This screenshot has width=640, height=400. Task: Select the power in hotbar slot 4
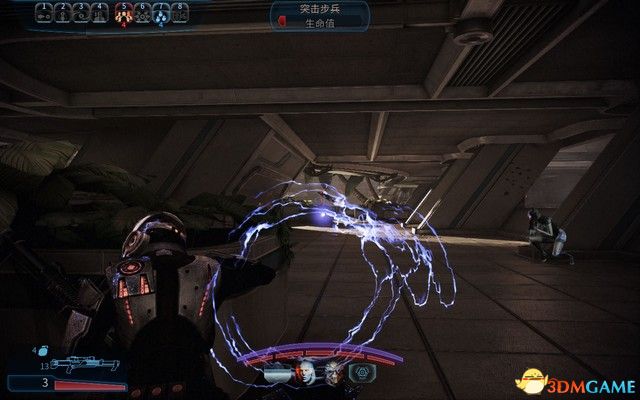pos(101,13)
